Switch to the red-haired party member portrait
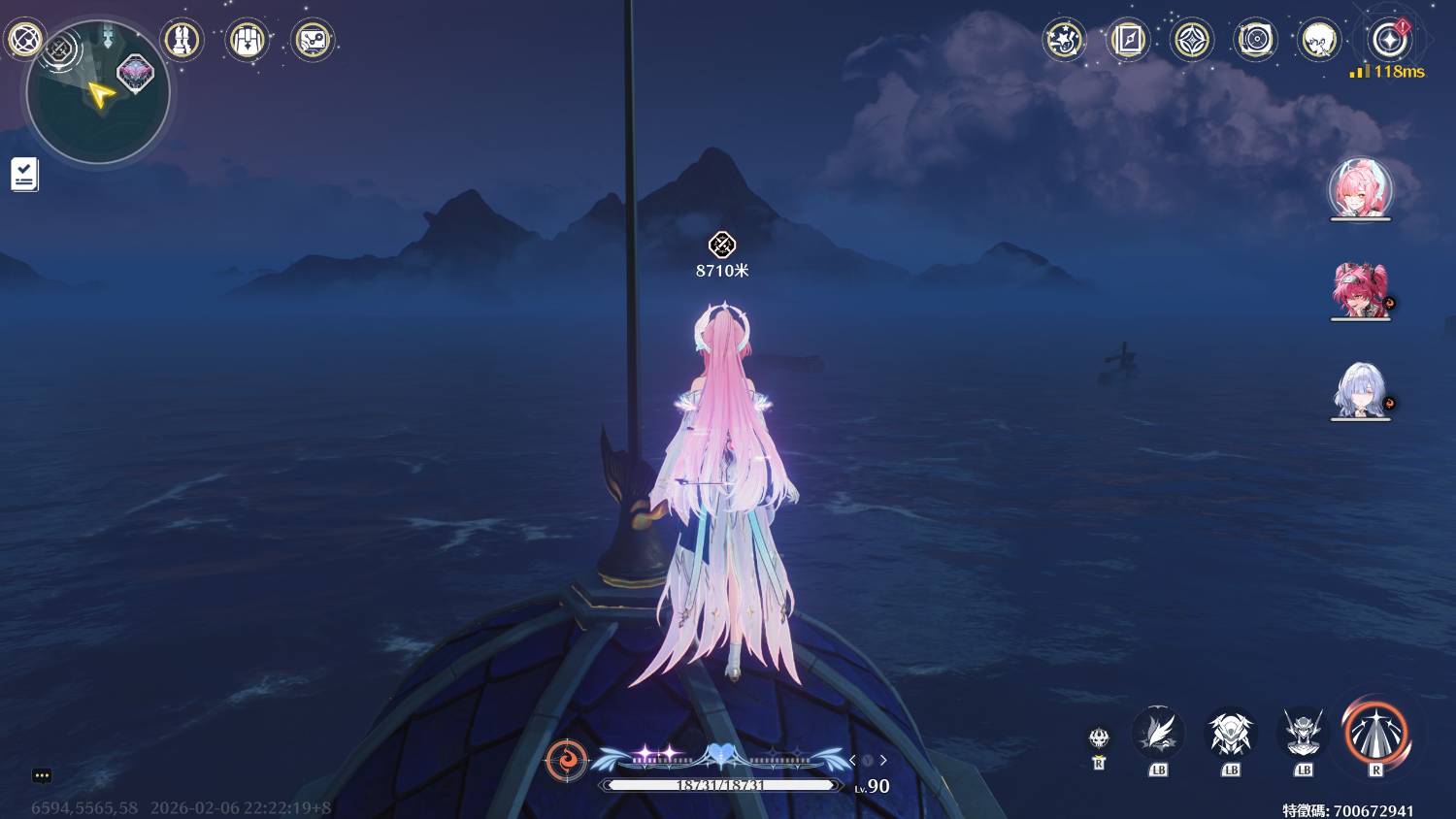This screenshot has width=1456, height=819. pos(1360,289)
